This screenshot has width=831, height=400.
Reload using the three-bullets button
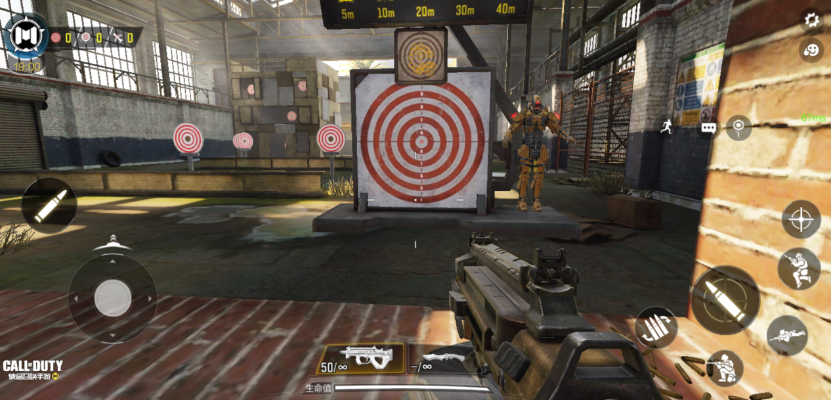point(656,327)
